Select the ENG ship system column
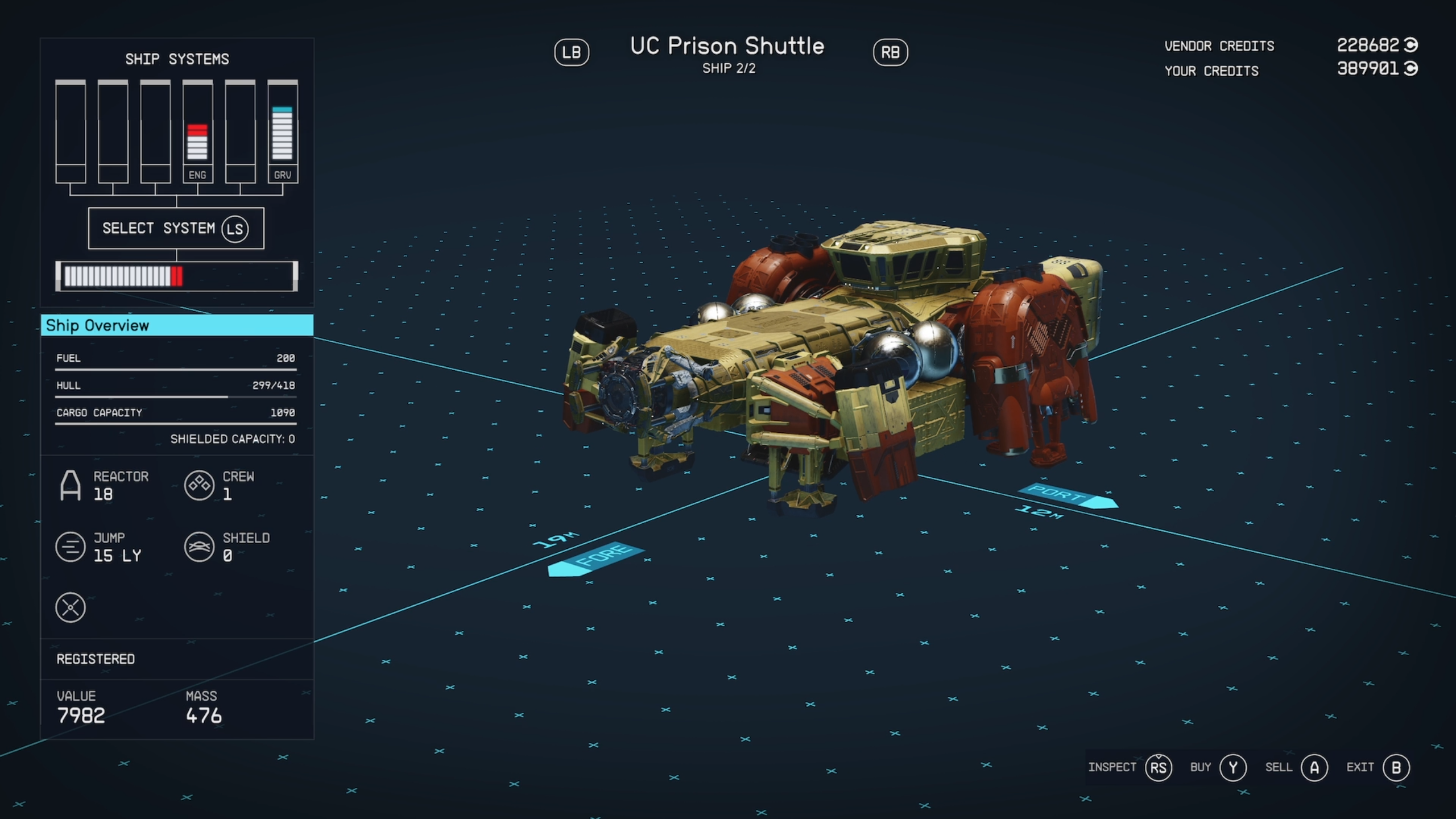1456x819 pixels. click(x=197, y=132)
